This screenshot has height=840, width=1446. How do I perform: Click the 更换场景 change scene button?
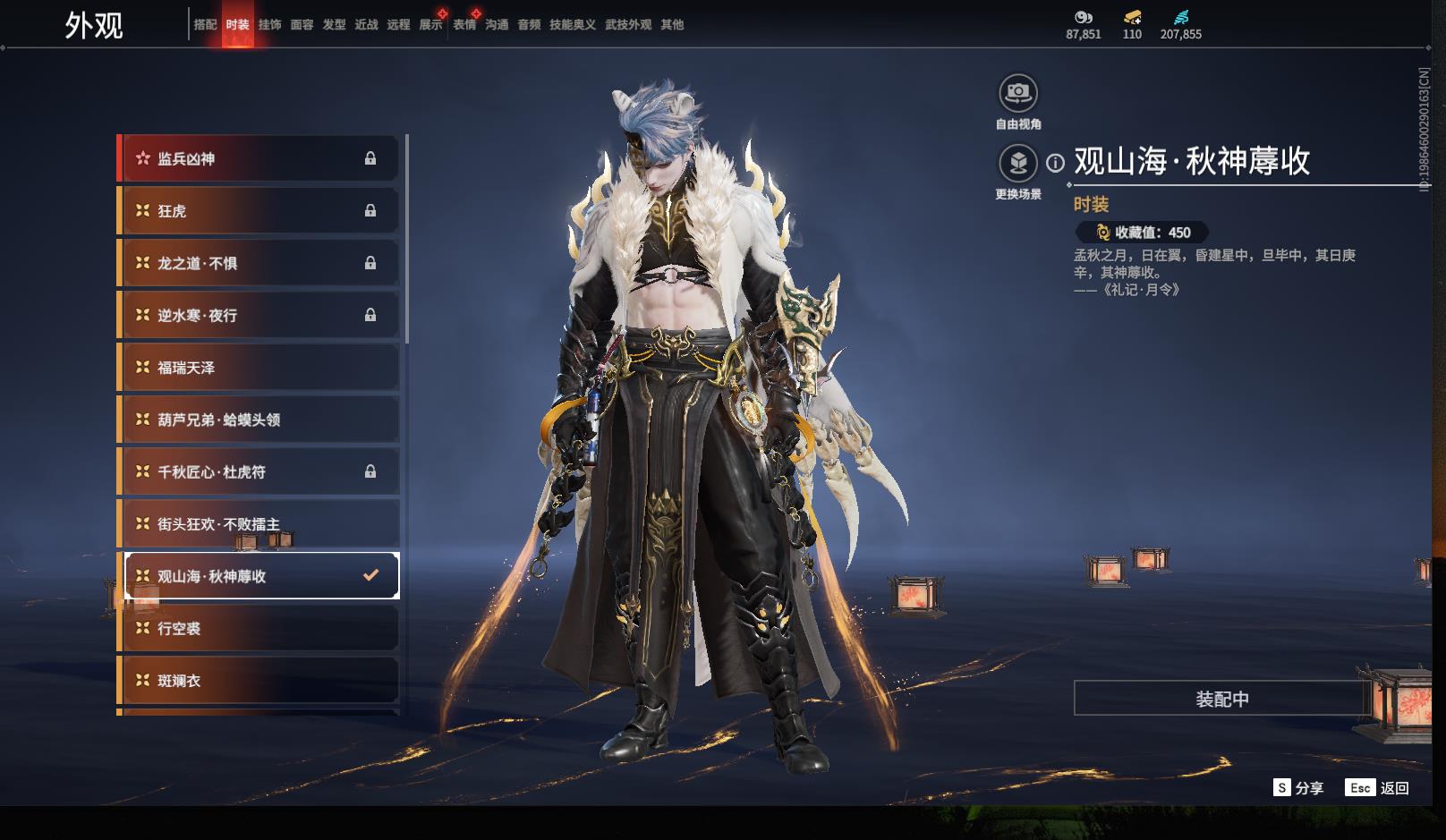(x=1017, y=164)
